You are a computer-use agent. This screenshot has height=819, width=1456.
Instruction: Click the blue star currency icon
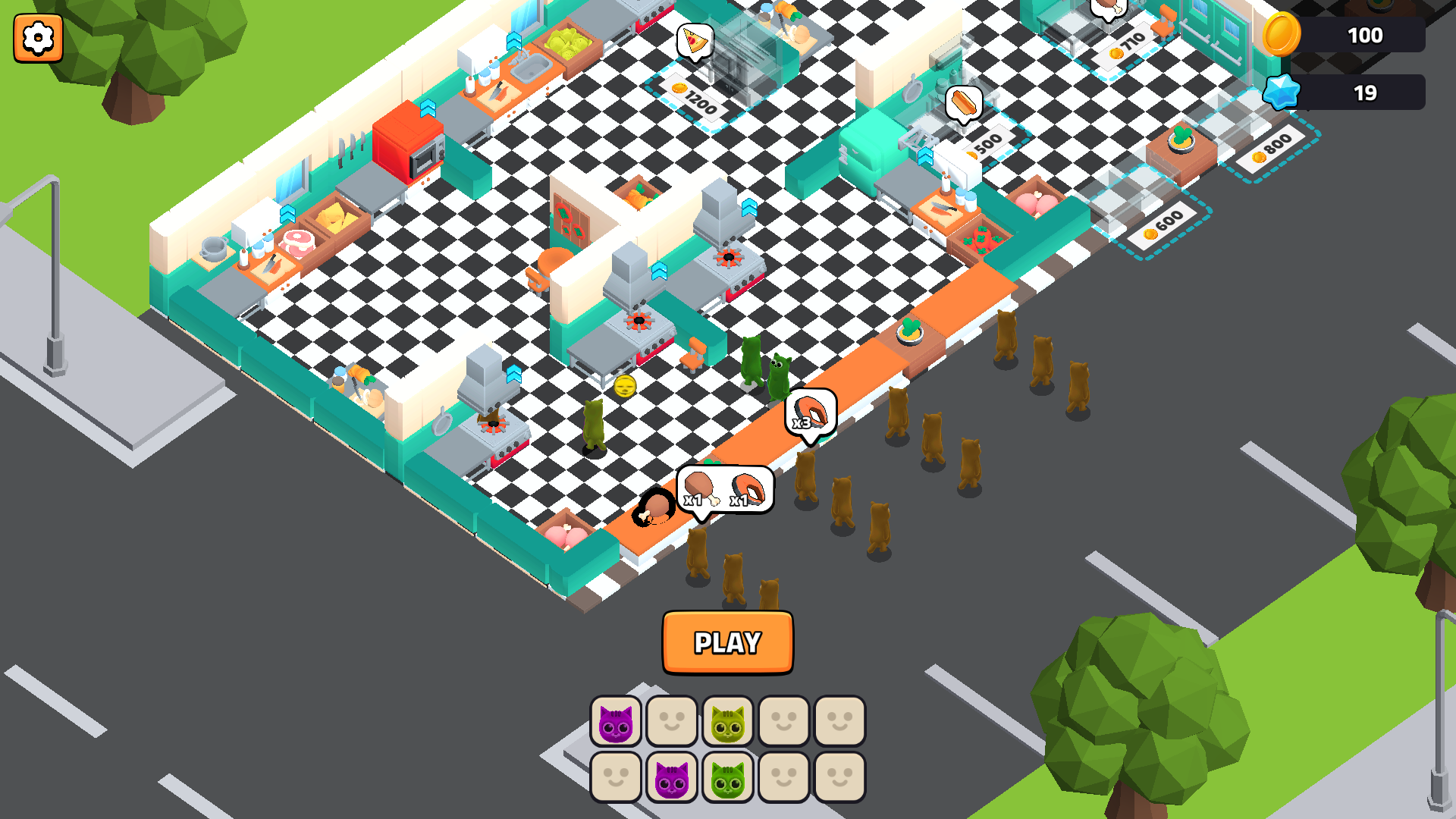coord(1281,93)
